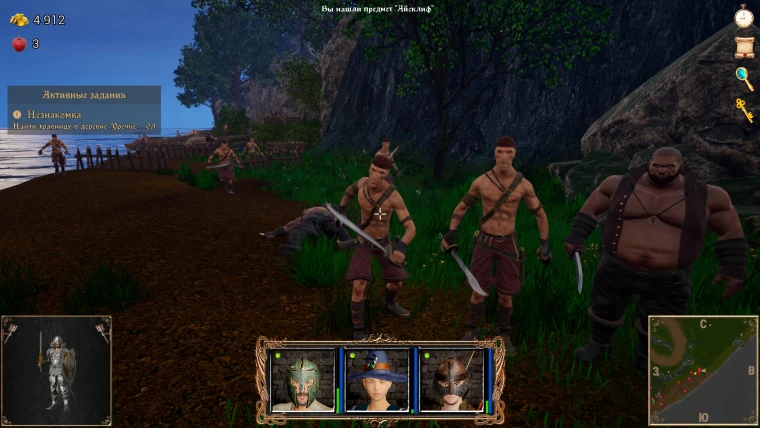Open the minimap
Screen dimensions: 760x428
point(703,370)
